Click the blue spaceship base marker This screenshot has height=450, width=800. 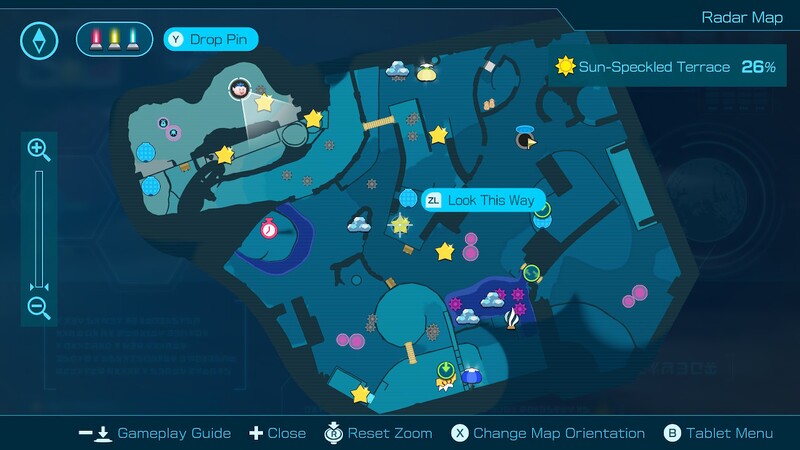473,376
